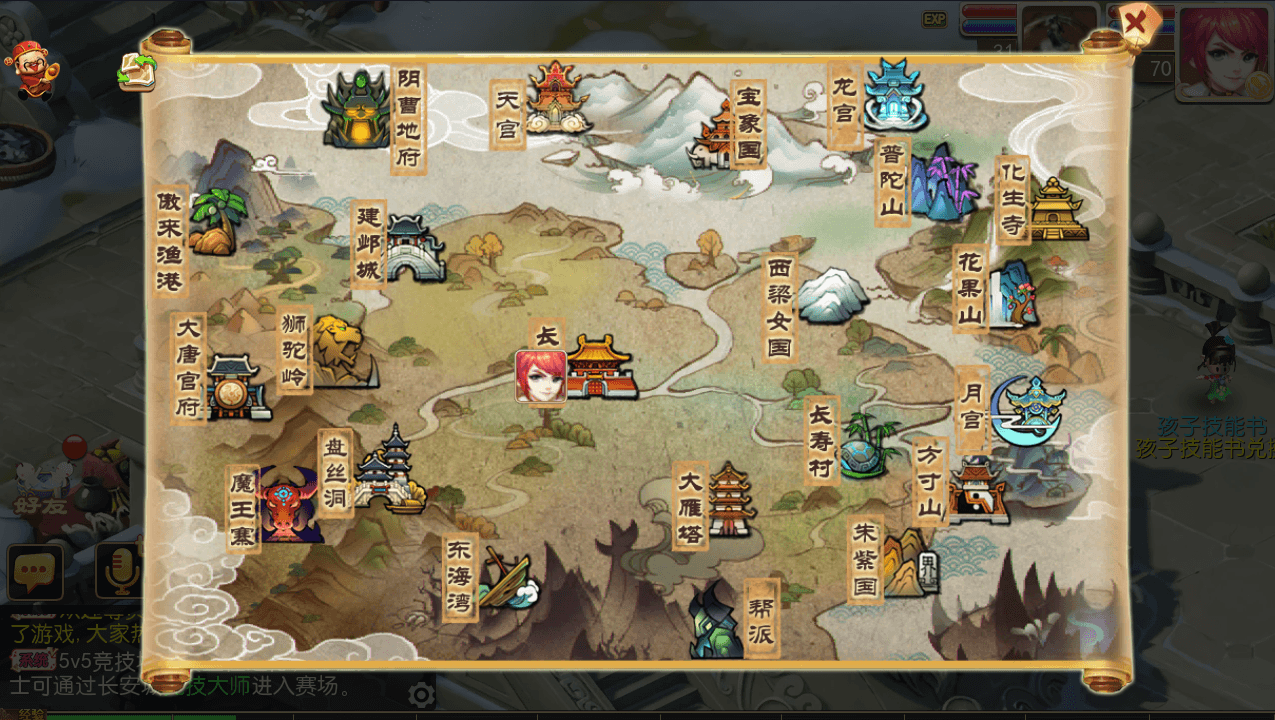Open the 帮派 guild location

pos(718,622)
